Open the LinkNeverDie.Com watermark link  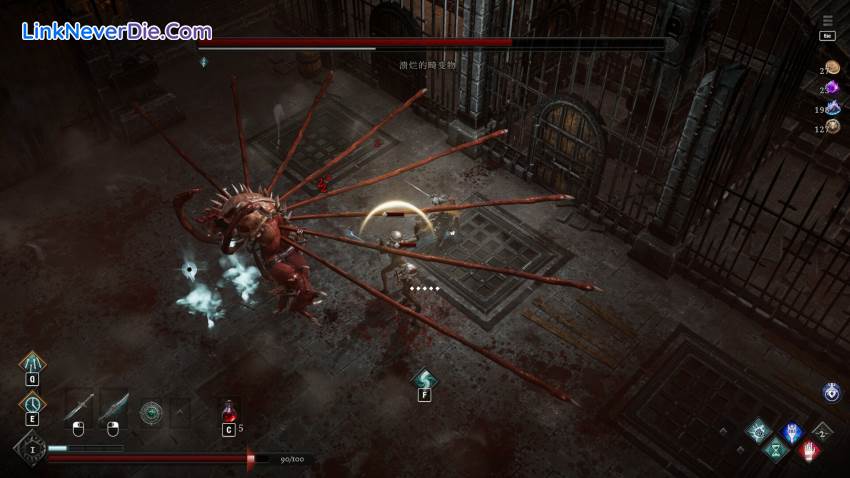pyautogui.click(x=116, y=31)
